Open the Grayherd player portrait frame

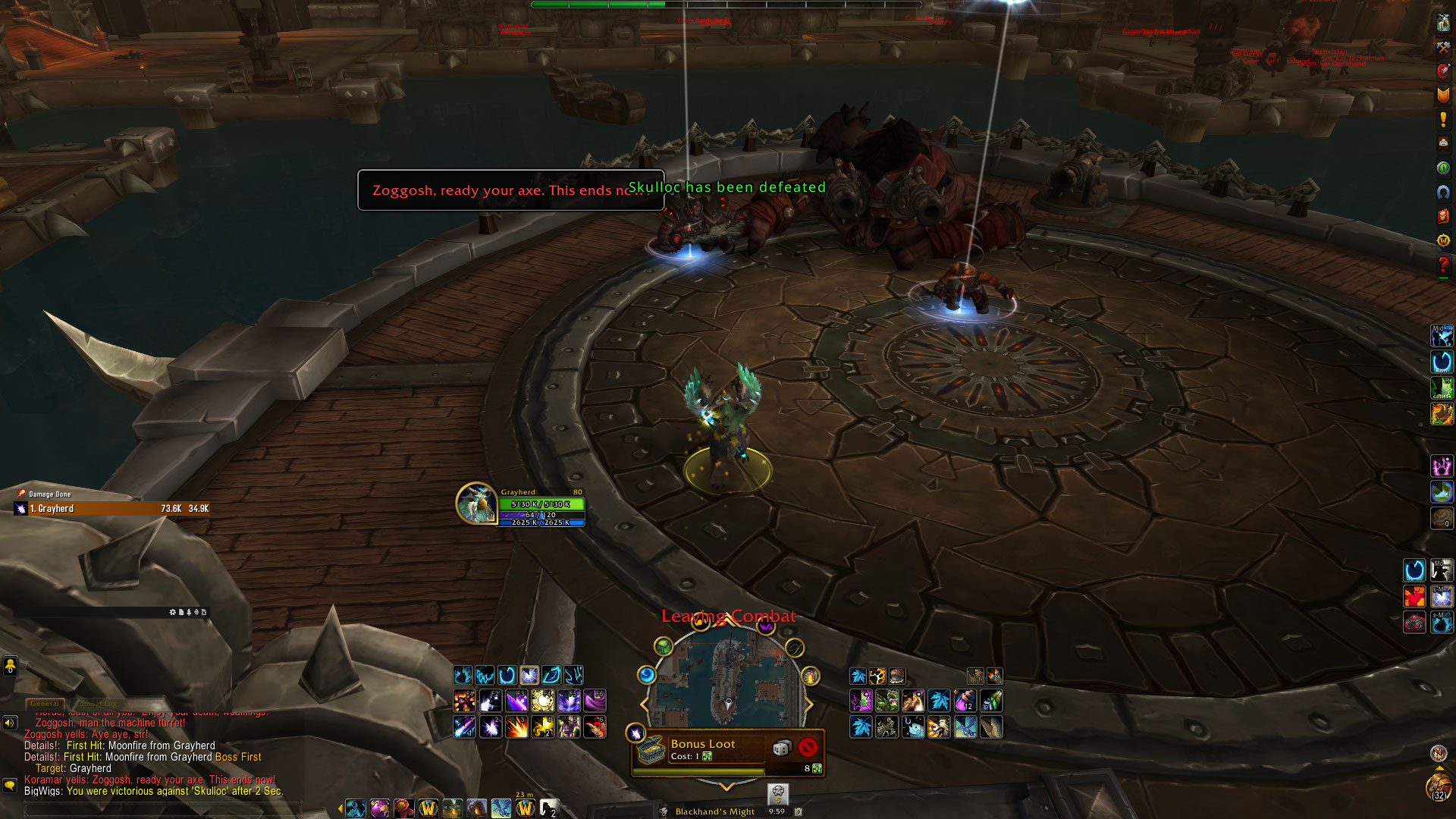coord(476,504)
